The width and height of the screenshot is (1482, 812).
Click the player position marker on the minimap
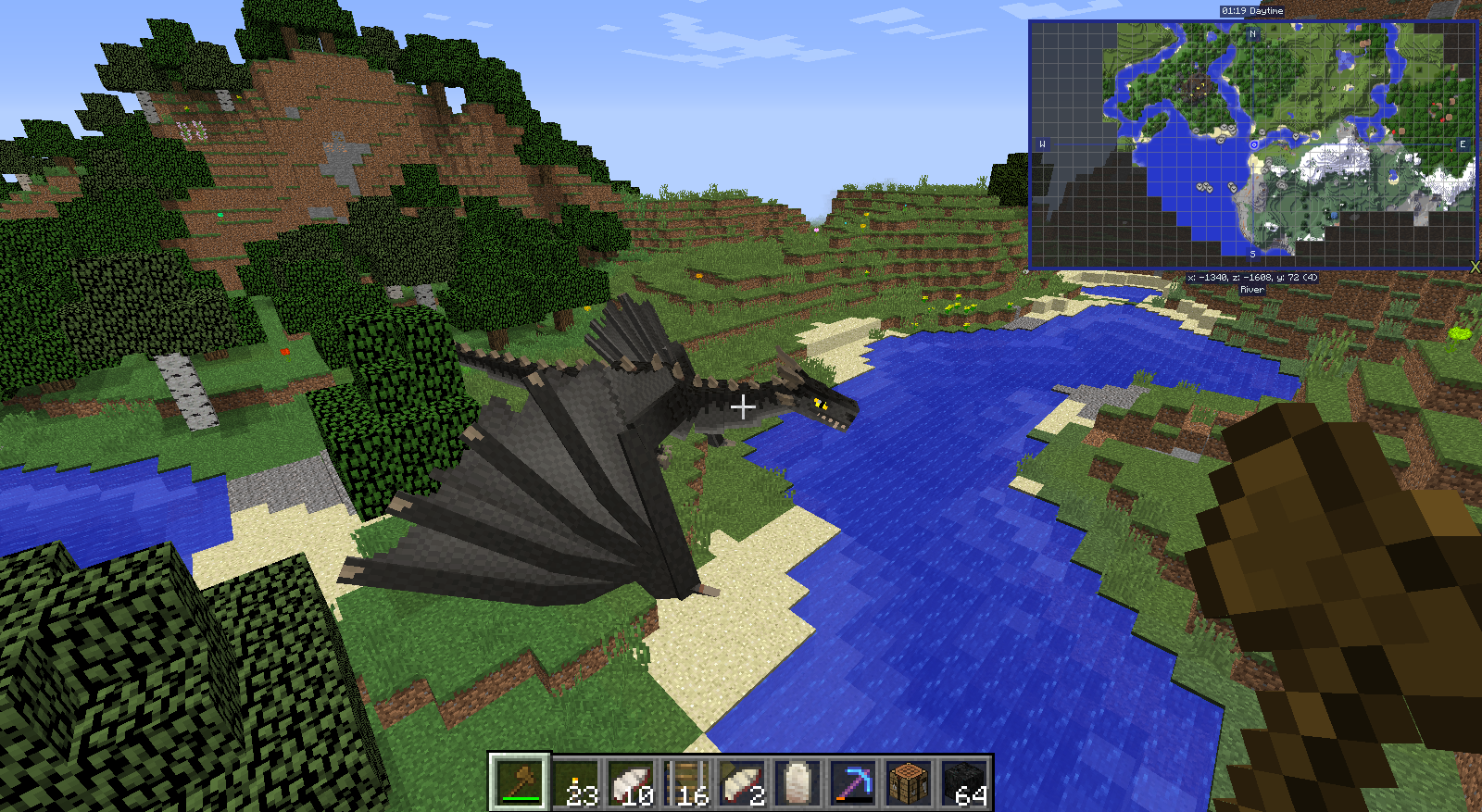1254,145
